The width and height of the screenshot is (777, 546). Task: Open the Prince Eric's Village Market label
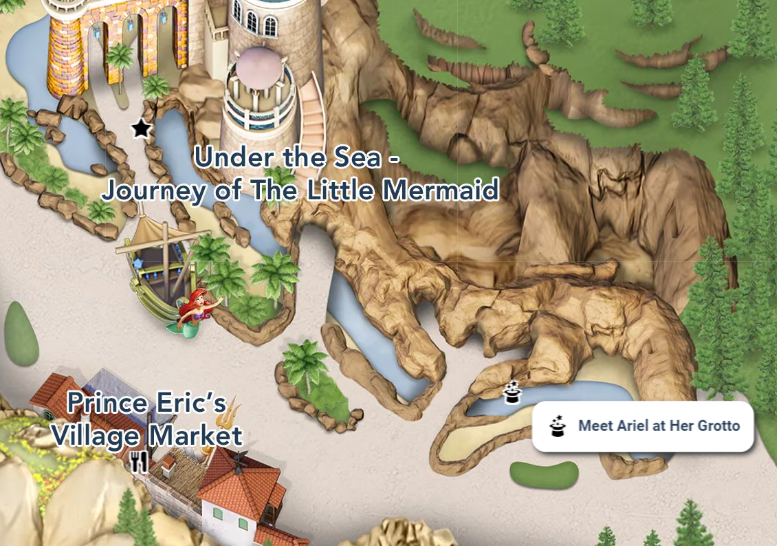point(147,420)
